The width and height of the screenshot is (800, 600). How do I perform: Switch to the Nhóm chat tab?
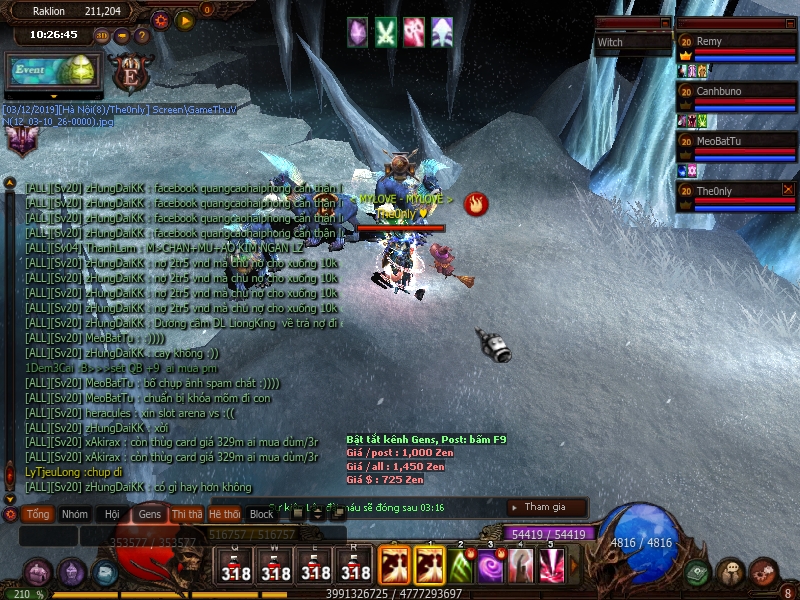tap(74, 514)
